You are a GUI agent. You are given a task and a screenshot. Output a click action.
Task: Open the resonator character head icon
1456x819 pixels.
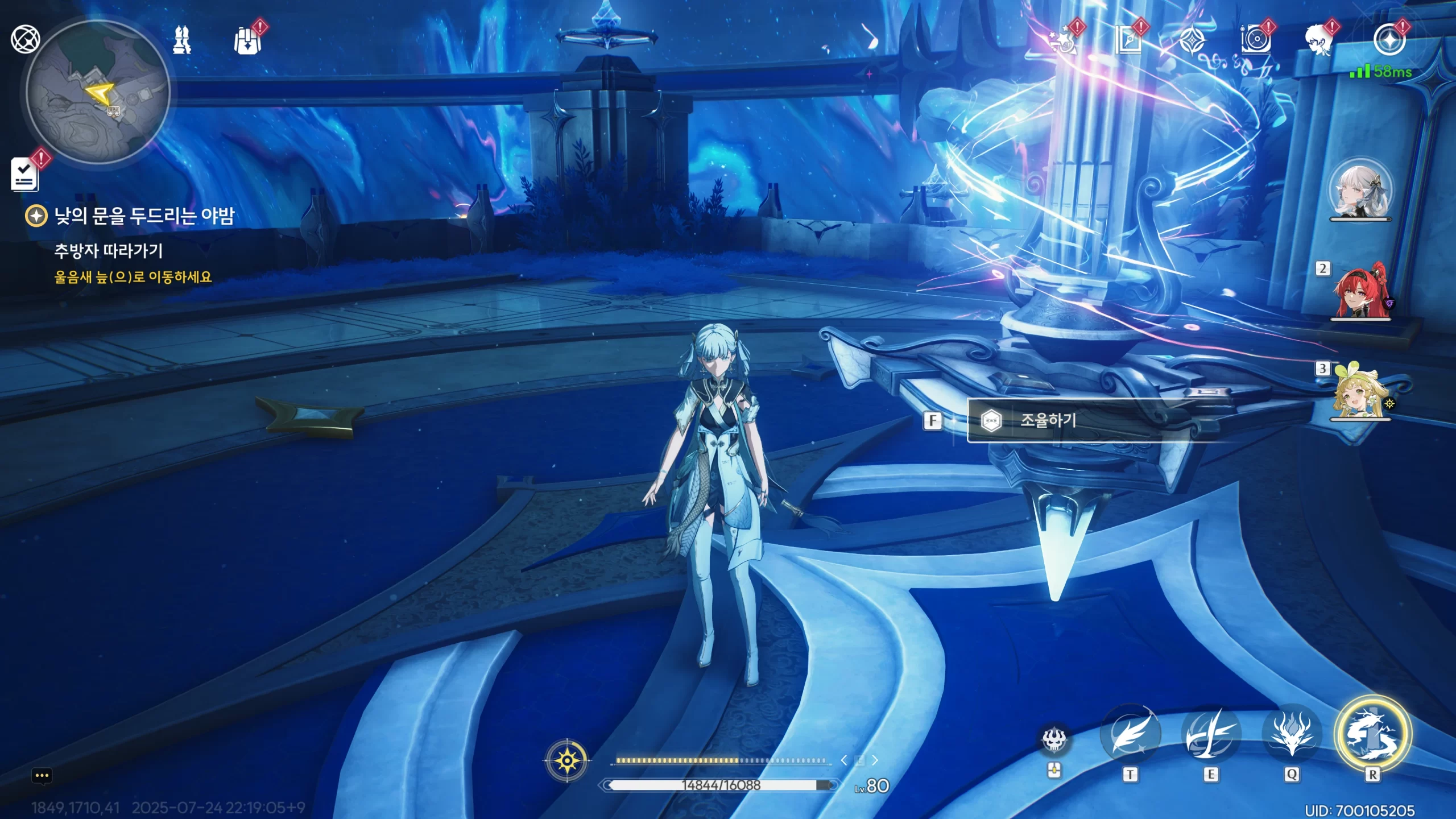pos(1319,41)
